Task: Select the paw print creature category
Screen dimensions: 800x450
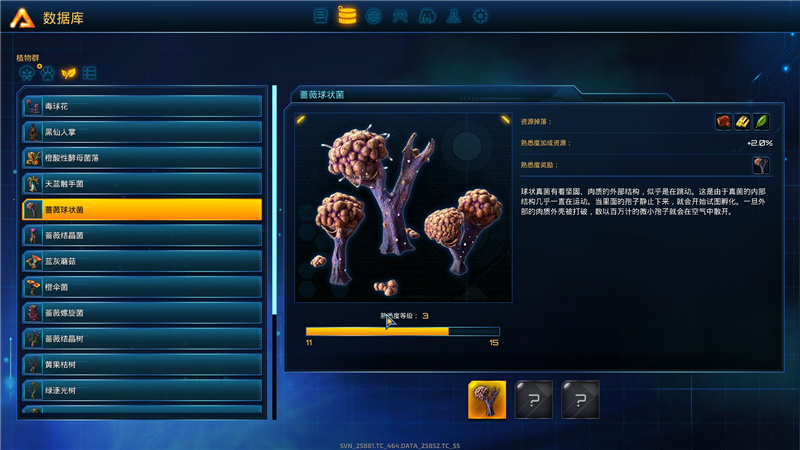Action: [48, 73]
